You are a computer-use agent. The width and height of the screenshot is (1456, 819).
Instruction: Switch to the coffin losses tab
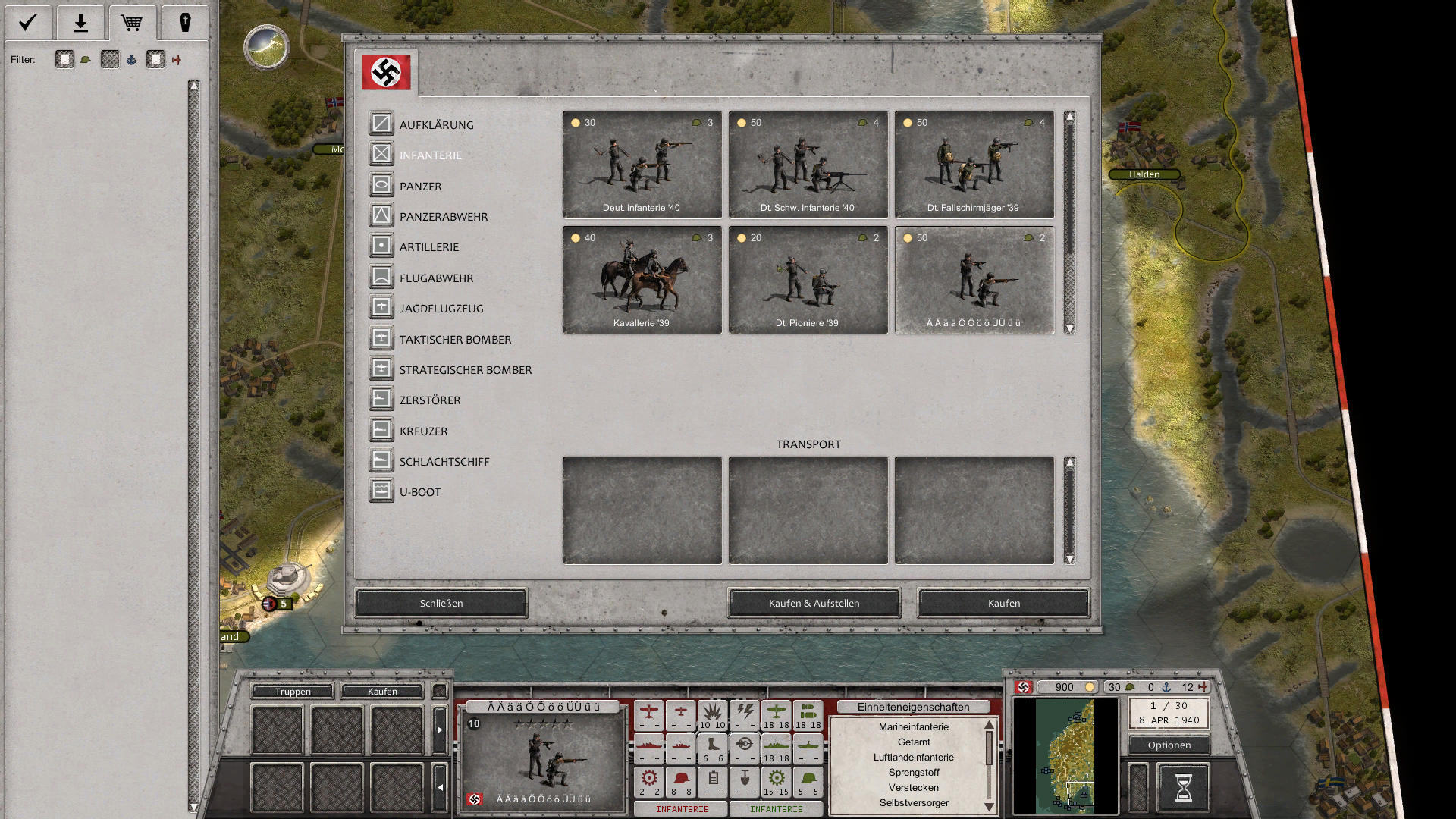[x=185, y=22]
